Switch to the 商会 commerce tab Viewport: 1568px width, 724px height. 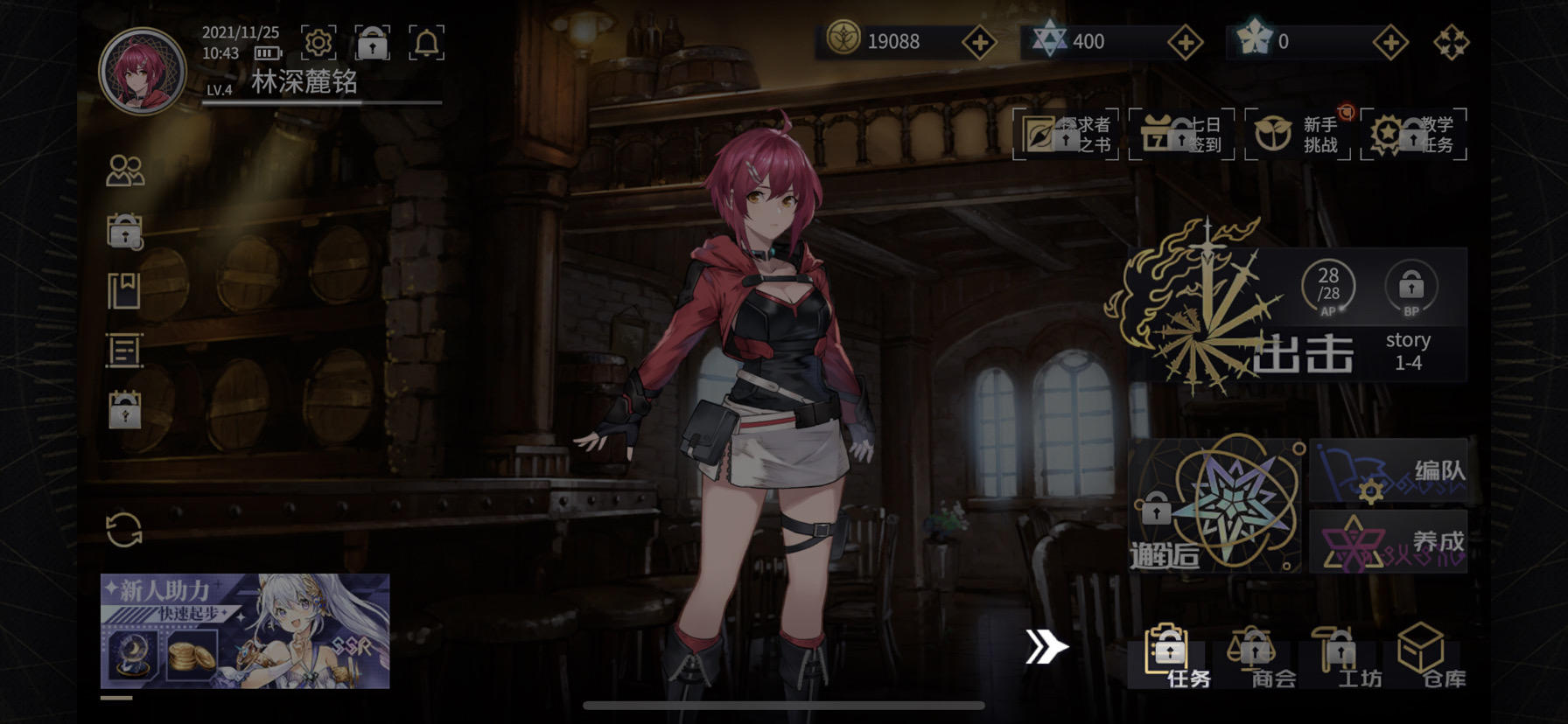pyautogui.click(x=1255, y=656)
